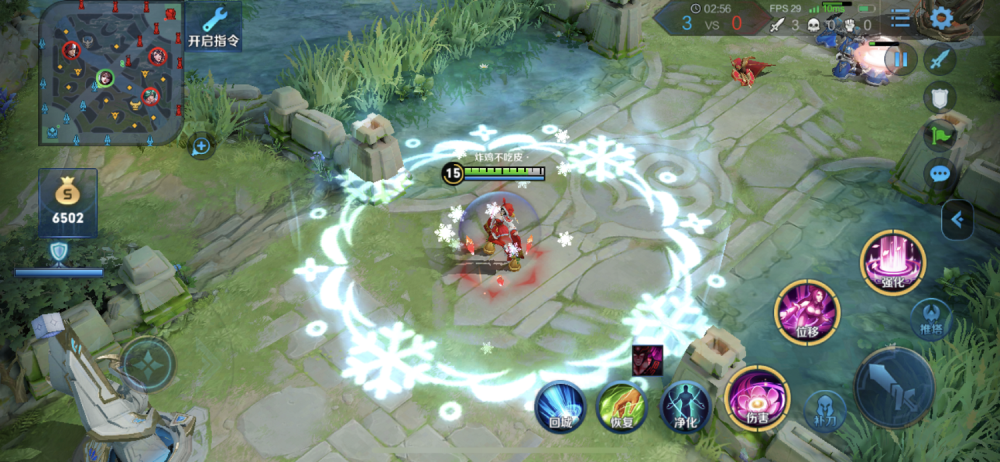The width and height of the screenshot is (1000, 462).
Task: Cast the 净化 purify spell
Action: [x=685, y=406]
